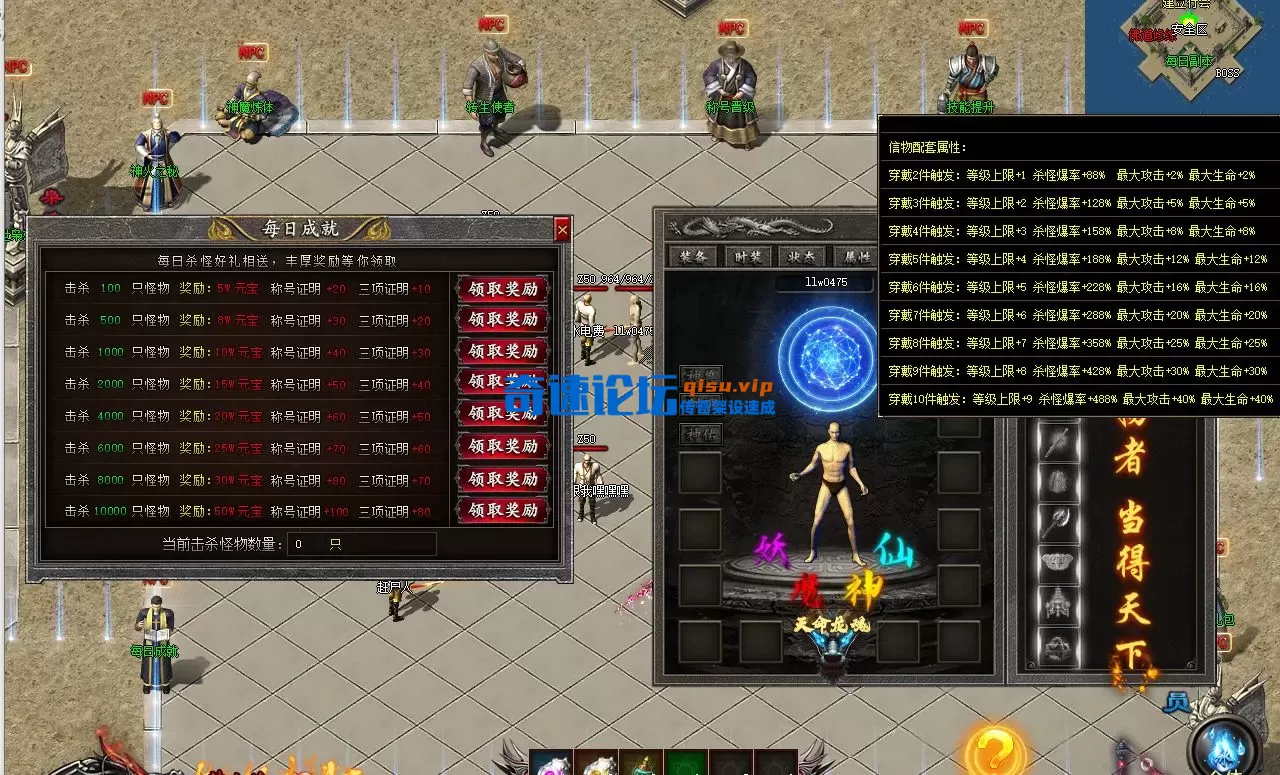Switch to the 属性 attributes tab

point(857,257)
